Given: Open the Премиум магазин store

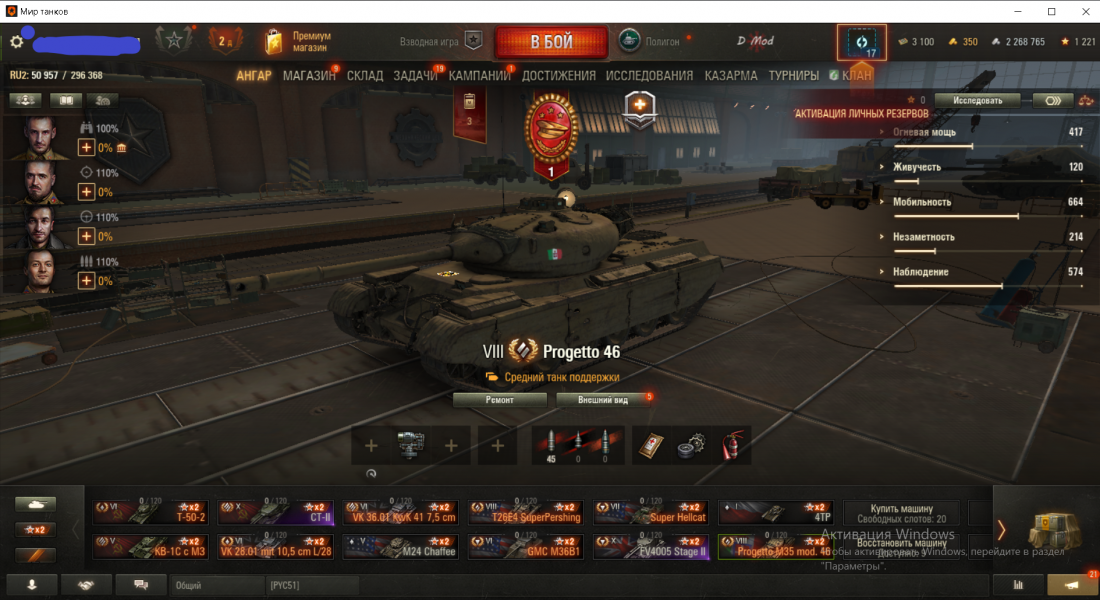Looking at the screenshot, I should pos(297,42).
